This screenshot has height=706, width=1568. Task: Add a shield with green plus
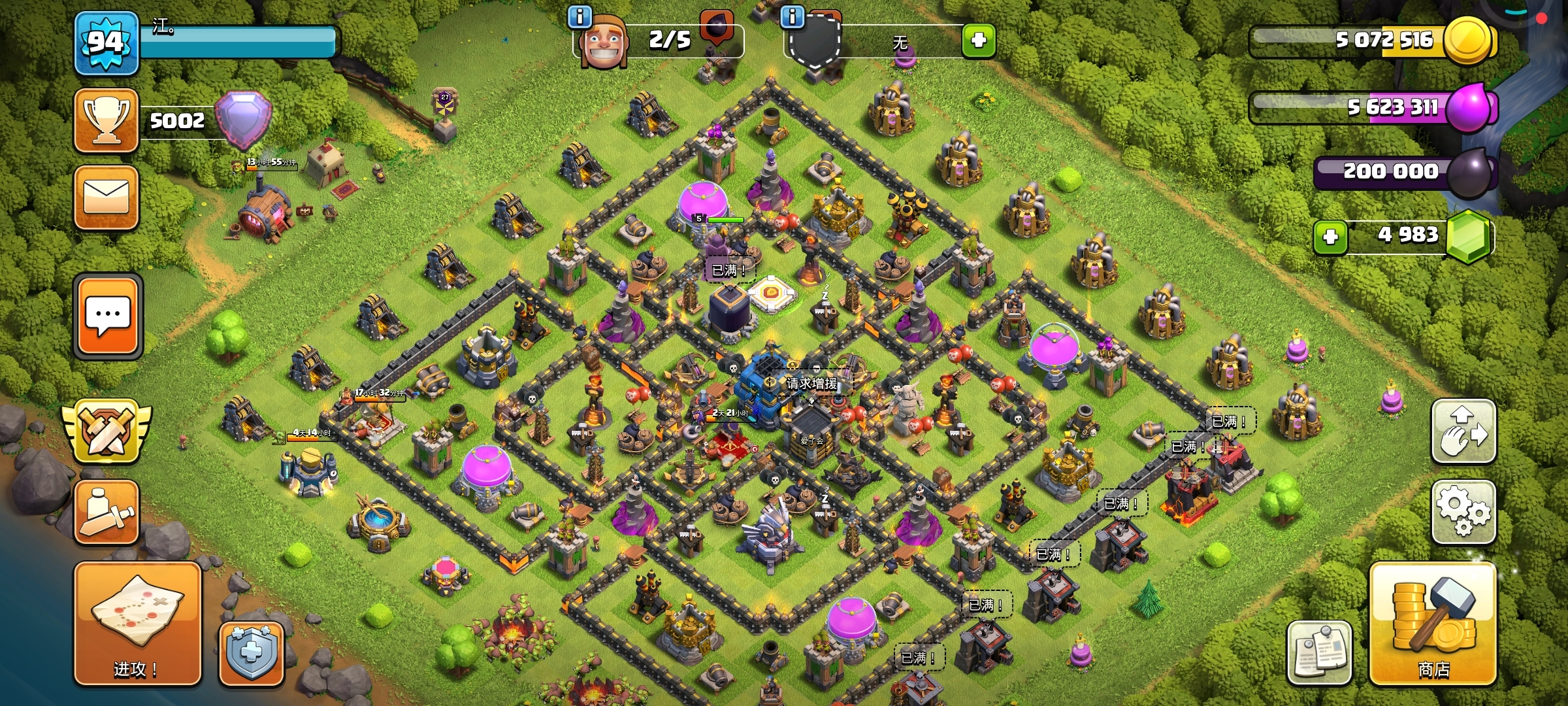(979, 41)
